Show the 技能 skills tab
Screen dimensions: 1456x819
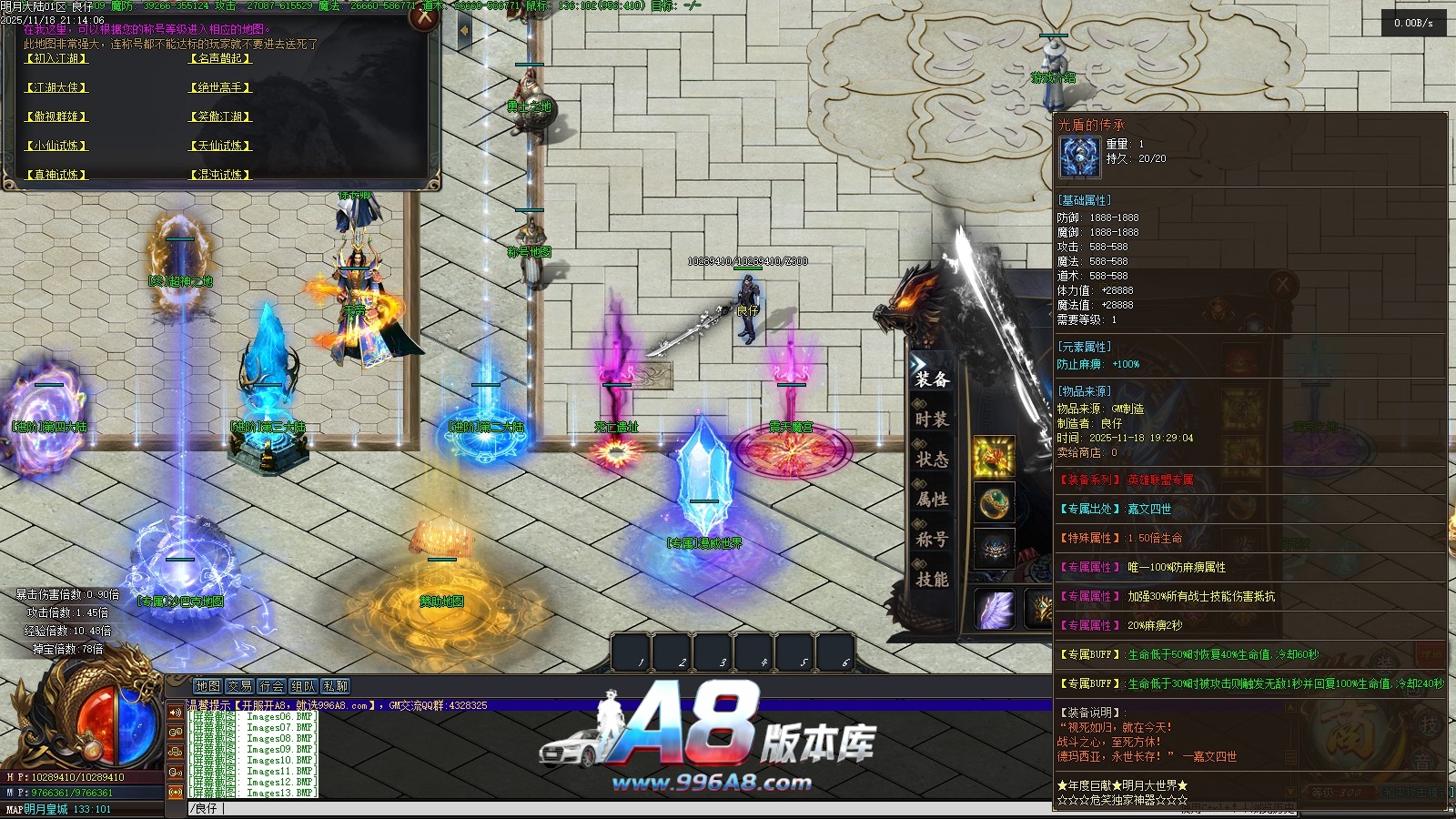(x=932, y=580)
